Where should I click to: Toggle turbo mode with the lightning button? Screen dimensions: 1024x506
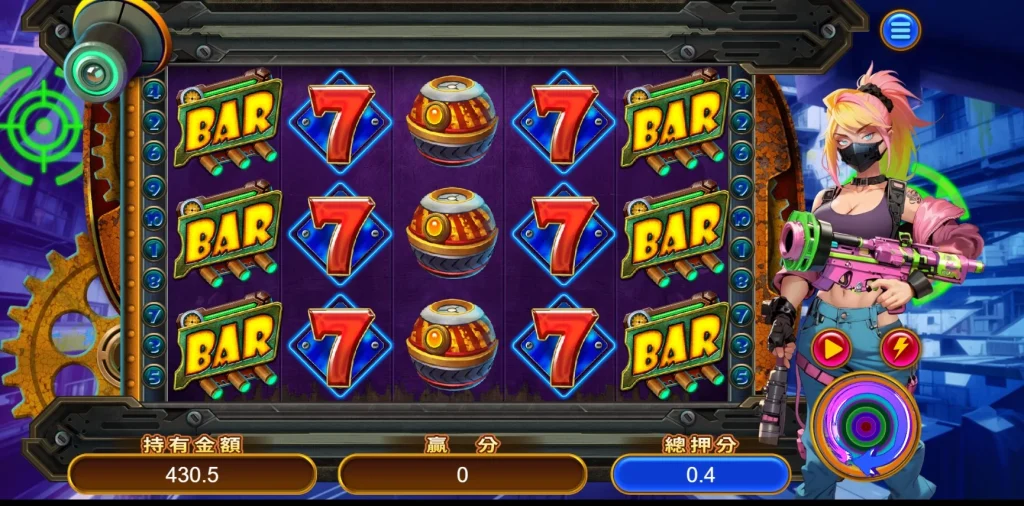901,349
